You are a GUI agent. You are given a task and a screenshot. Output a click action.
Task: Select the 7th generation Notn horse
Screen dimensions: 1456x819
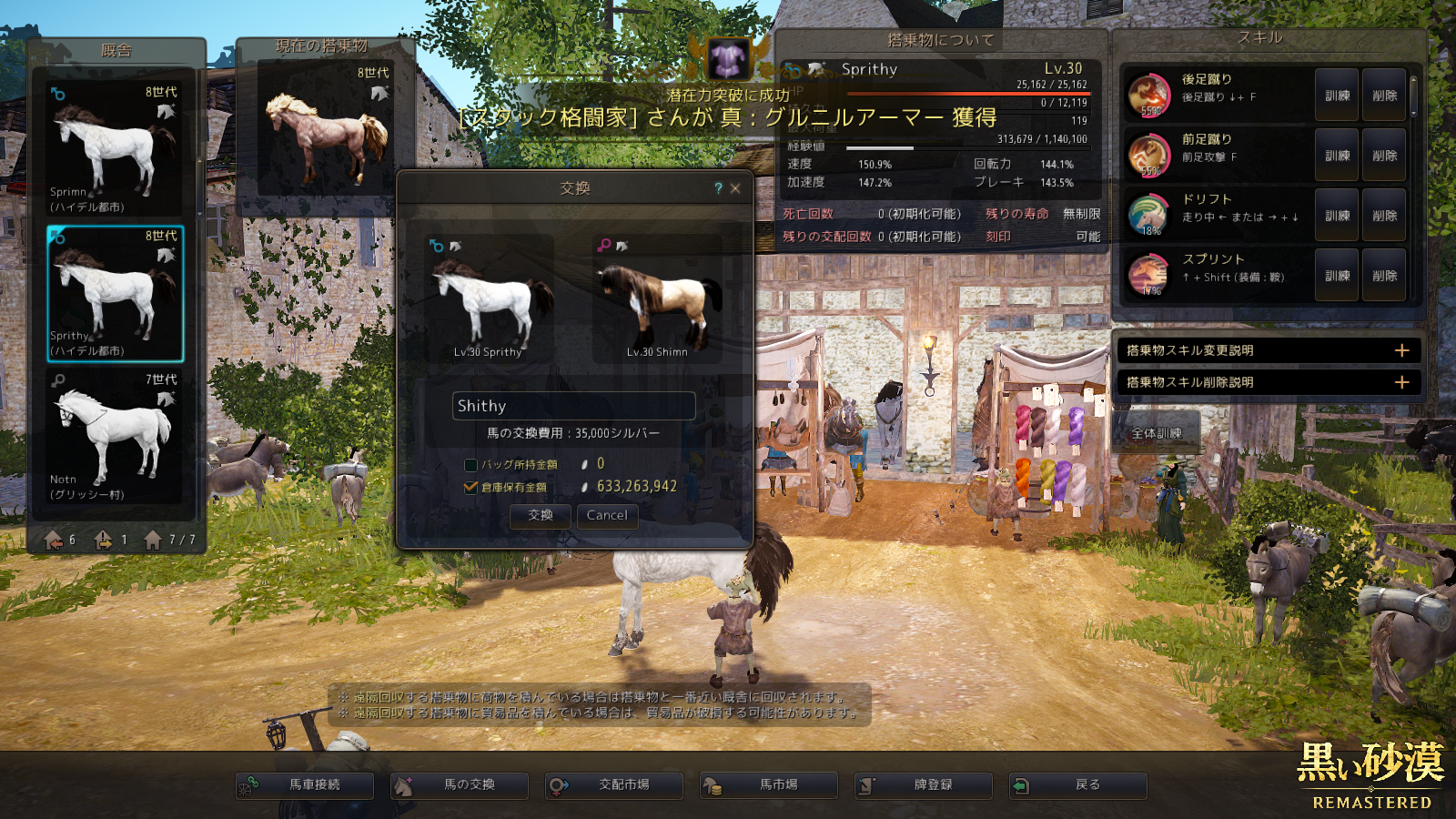click(x=115, y=436)
